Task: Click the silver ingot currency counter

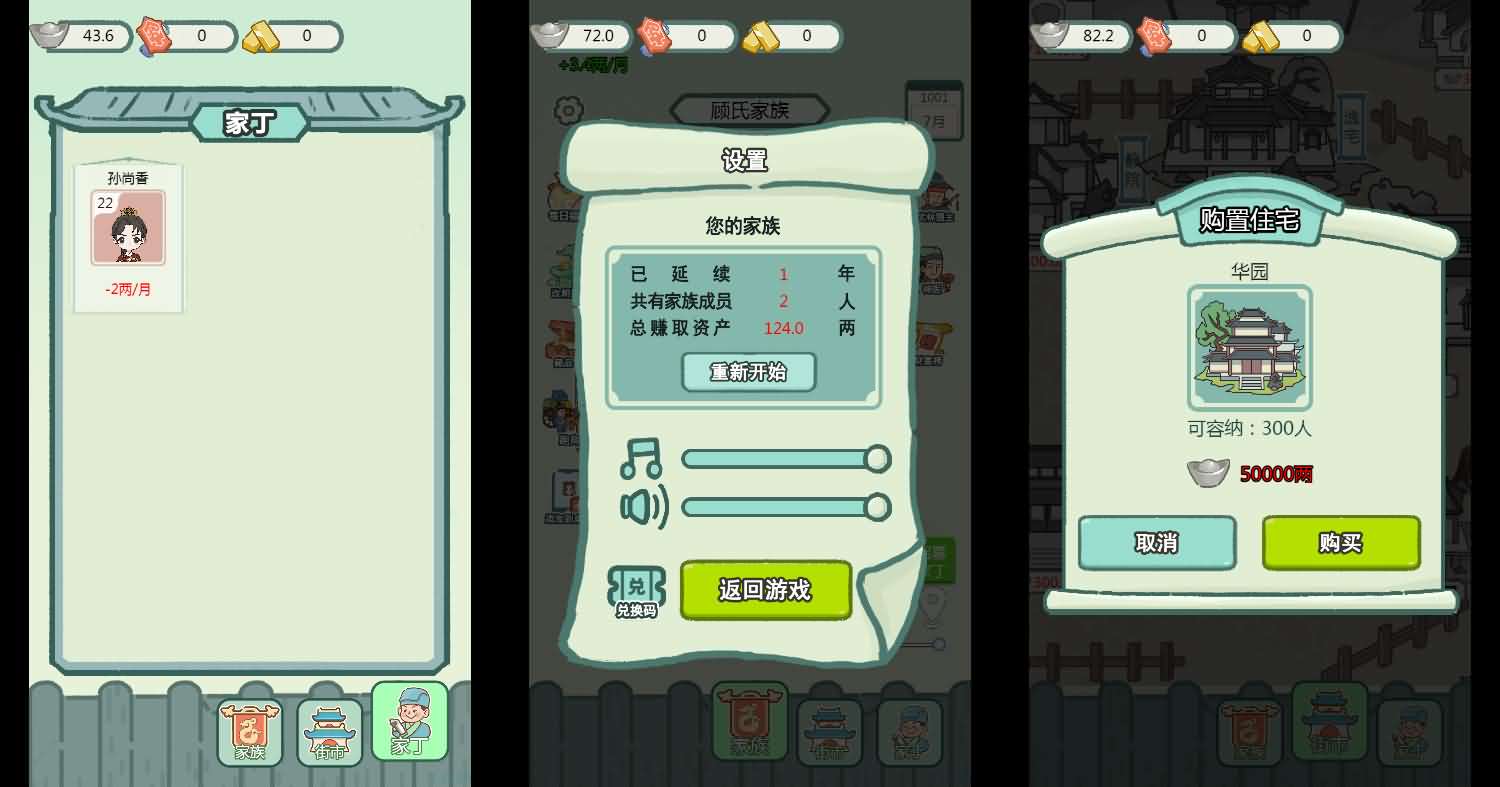Action: (80, 36)
